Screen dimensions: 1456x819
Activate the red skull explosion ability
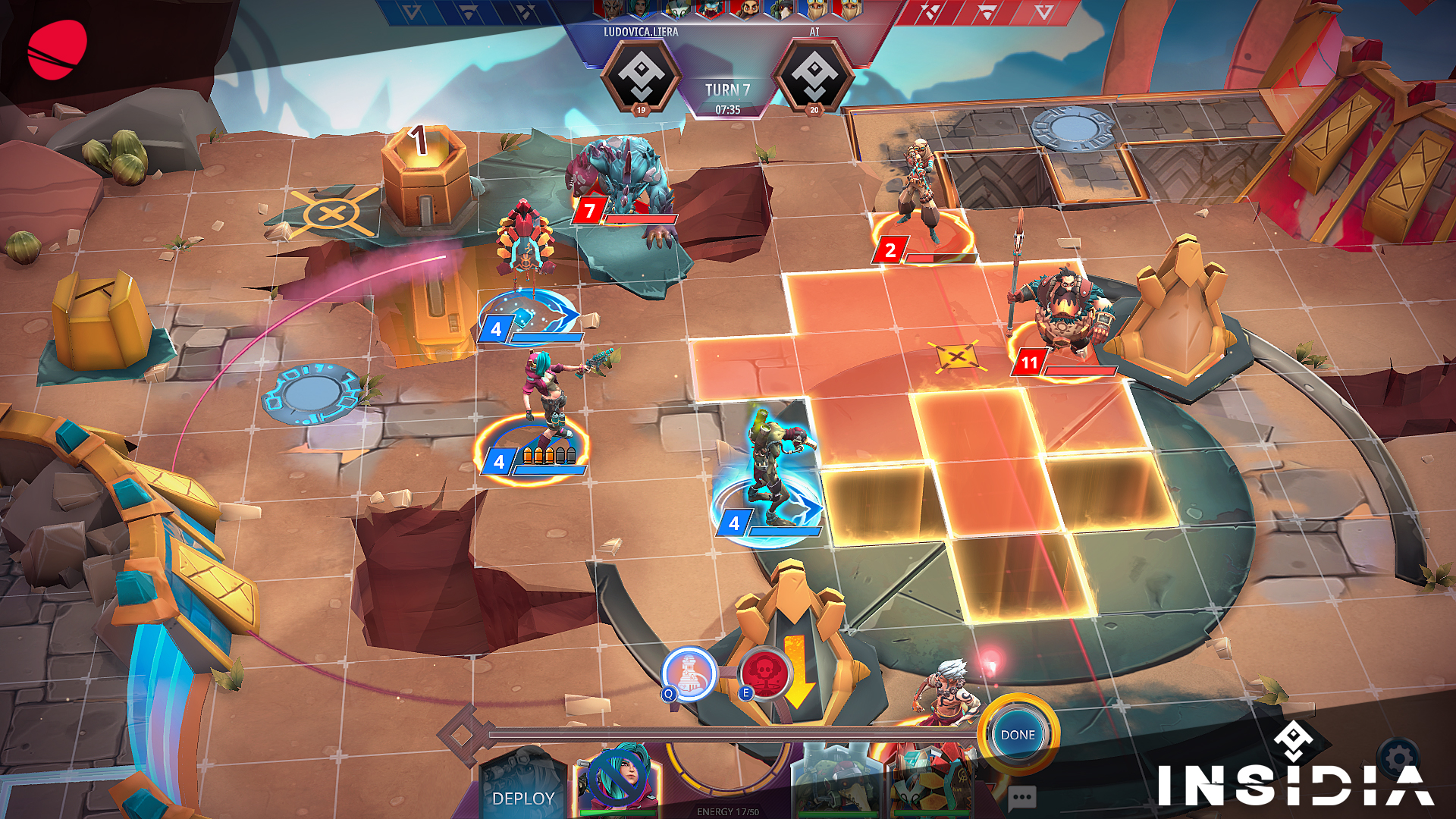pyautogui.click(x=765, y=672)
